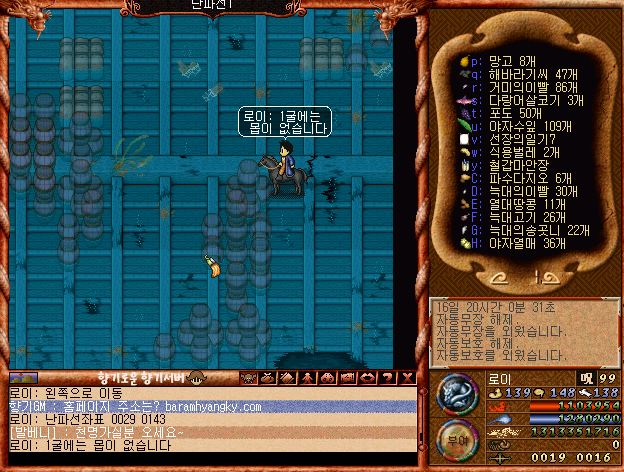Viewport: 624px width, 472px height.
Task: Close the game with the X button
Action: point(405,378)
